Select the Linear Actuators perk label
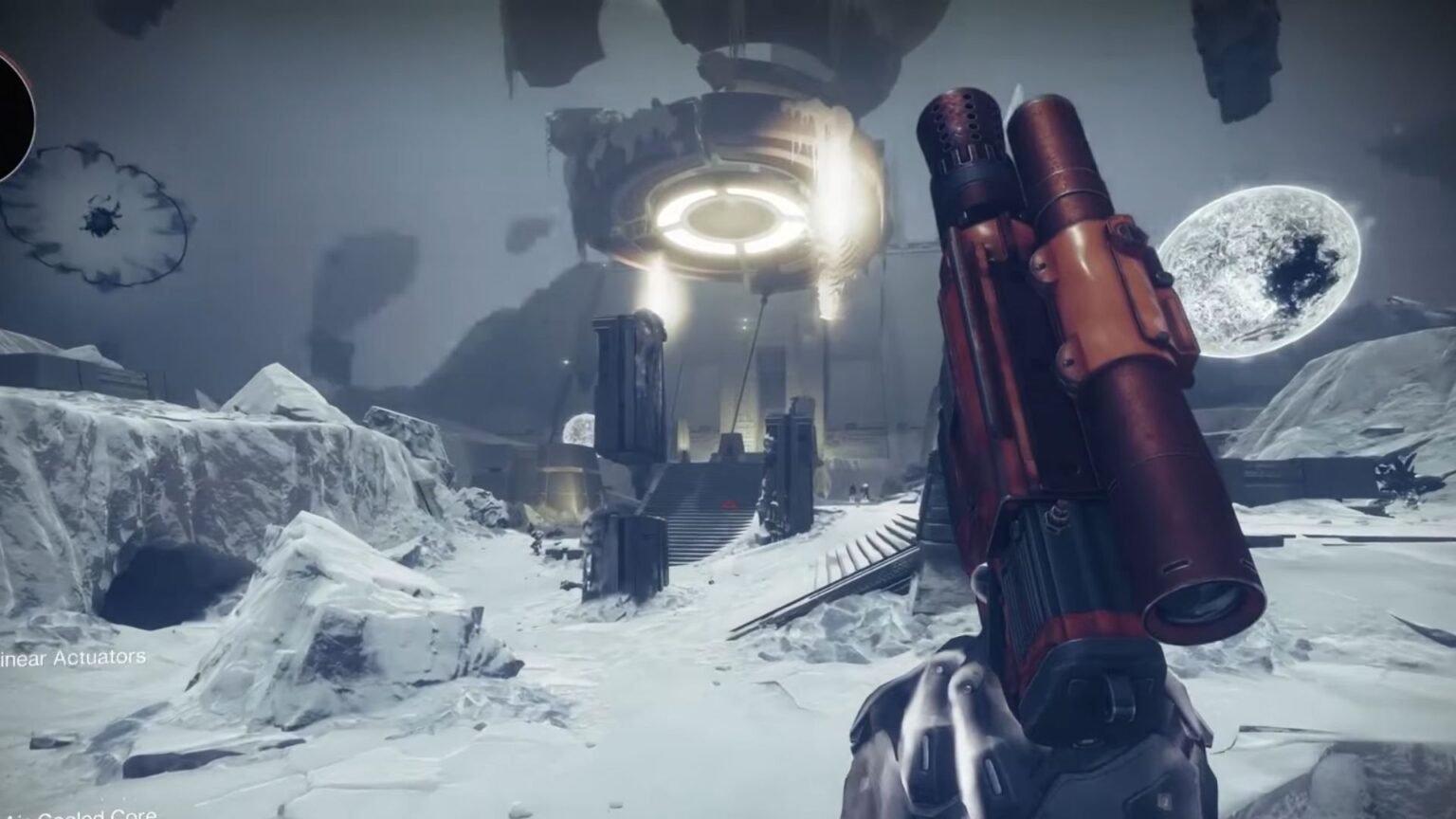 click(x=74, y=658)
